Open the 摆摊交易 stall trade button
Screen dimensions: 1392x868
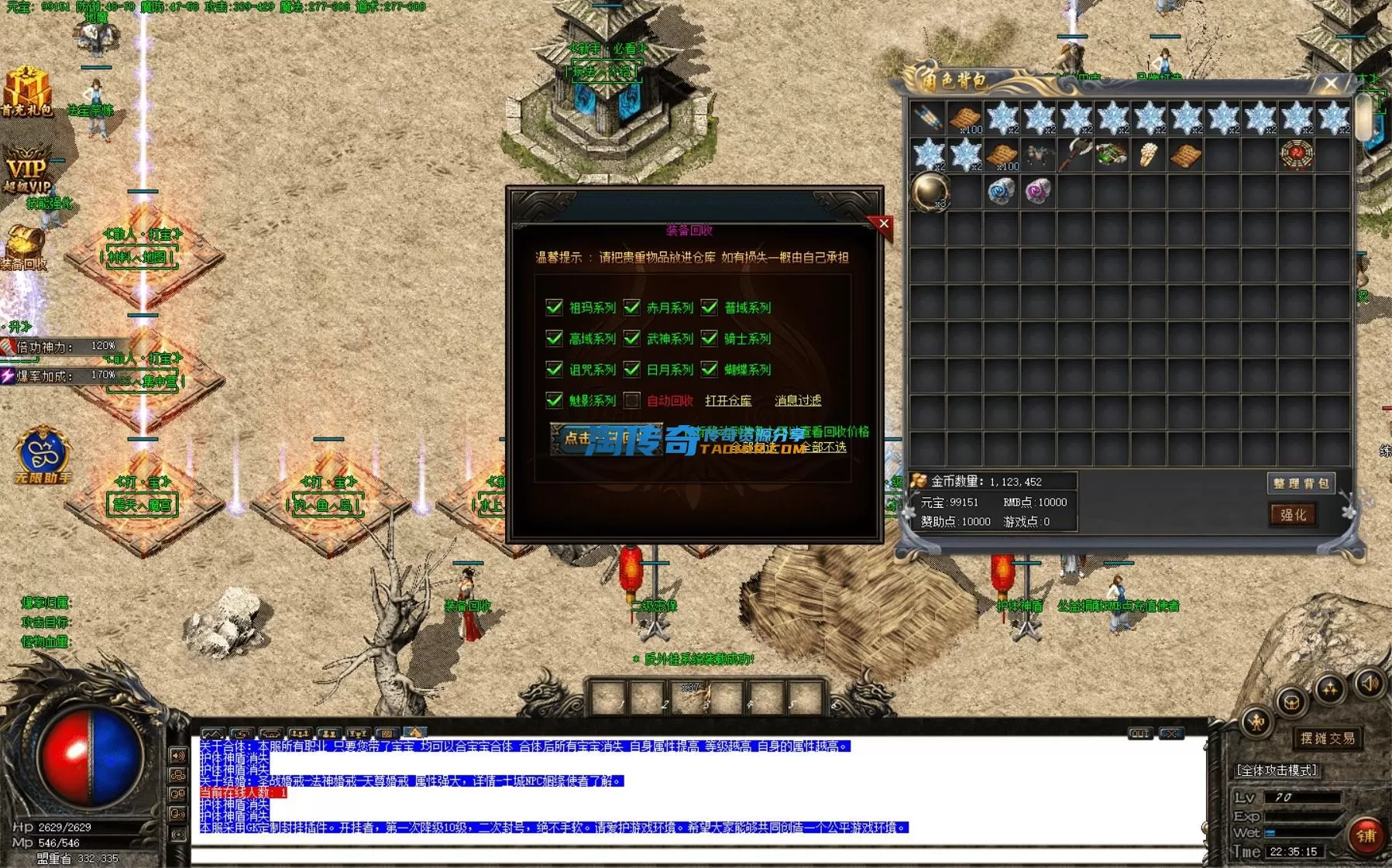pyautogui.click(x=1328, y=738)
